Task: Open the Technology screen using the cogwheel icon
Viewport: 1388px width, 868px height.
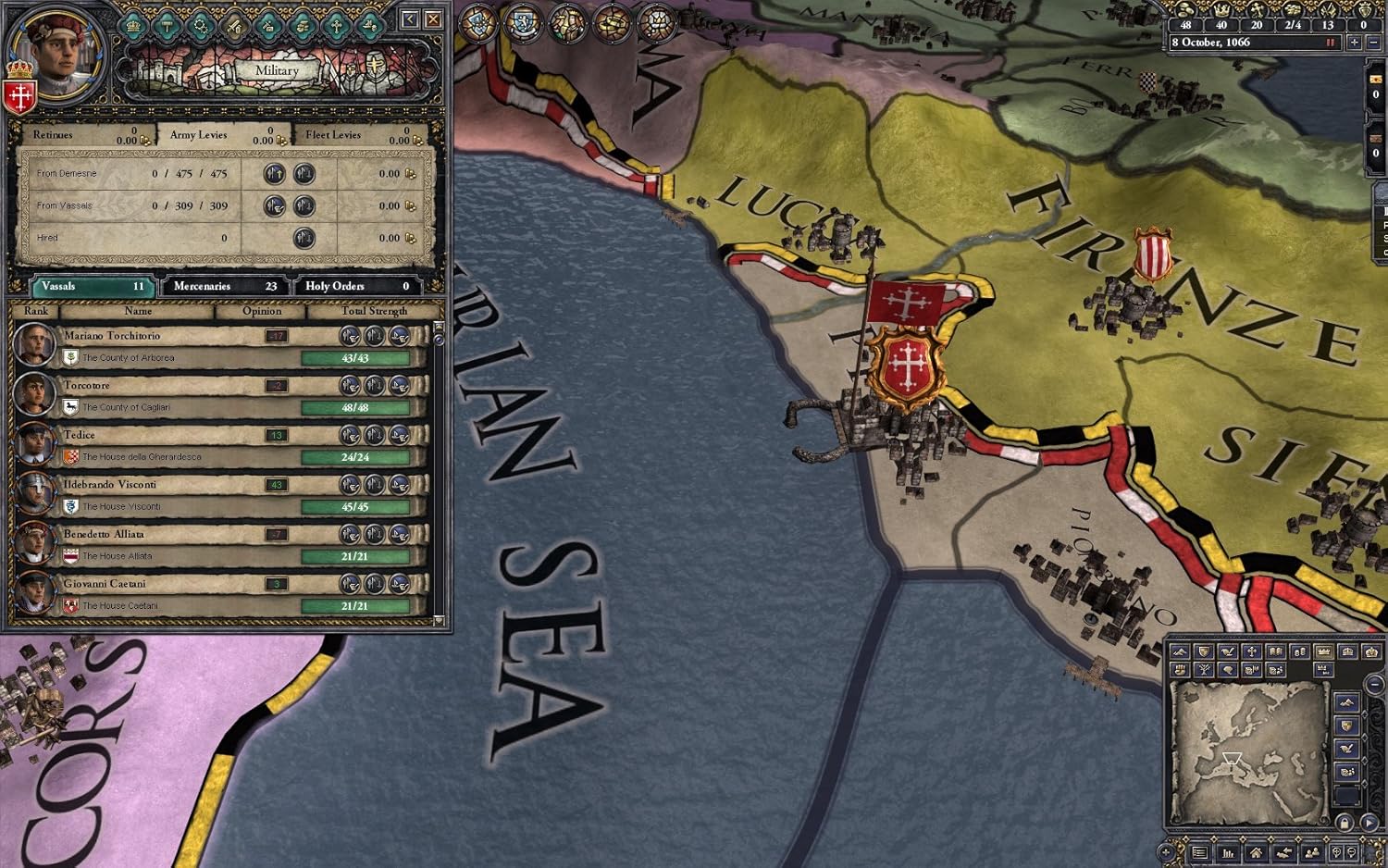Action: point(200,26)
